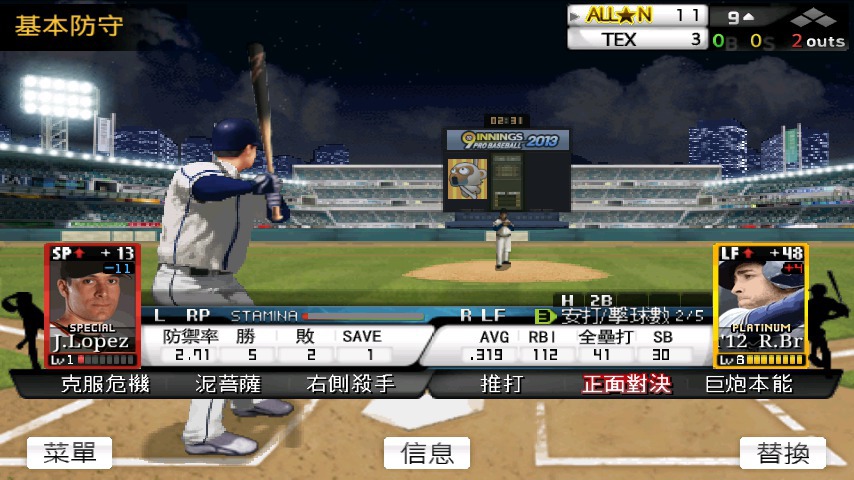The width and height of the screenshot is (854, 480).
Task: Tap the 替換 substitute button
Action: point(783,453)
